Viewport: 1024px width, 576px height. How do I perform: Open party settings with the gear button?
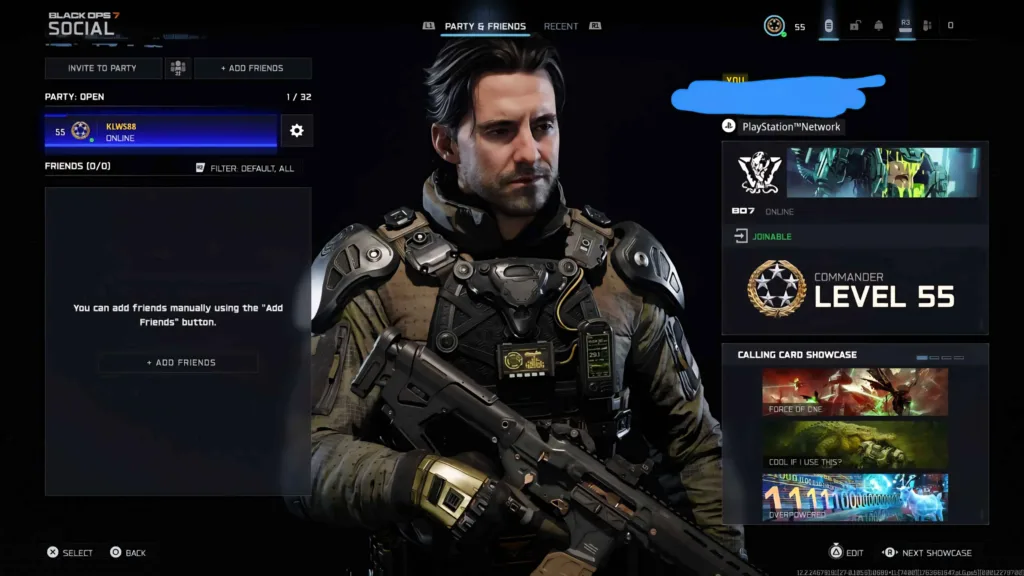point(296,131)
